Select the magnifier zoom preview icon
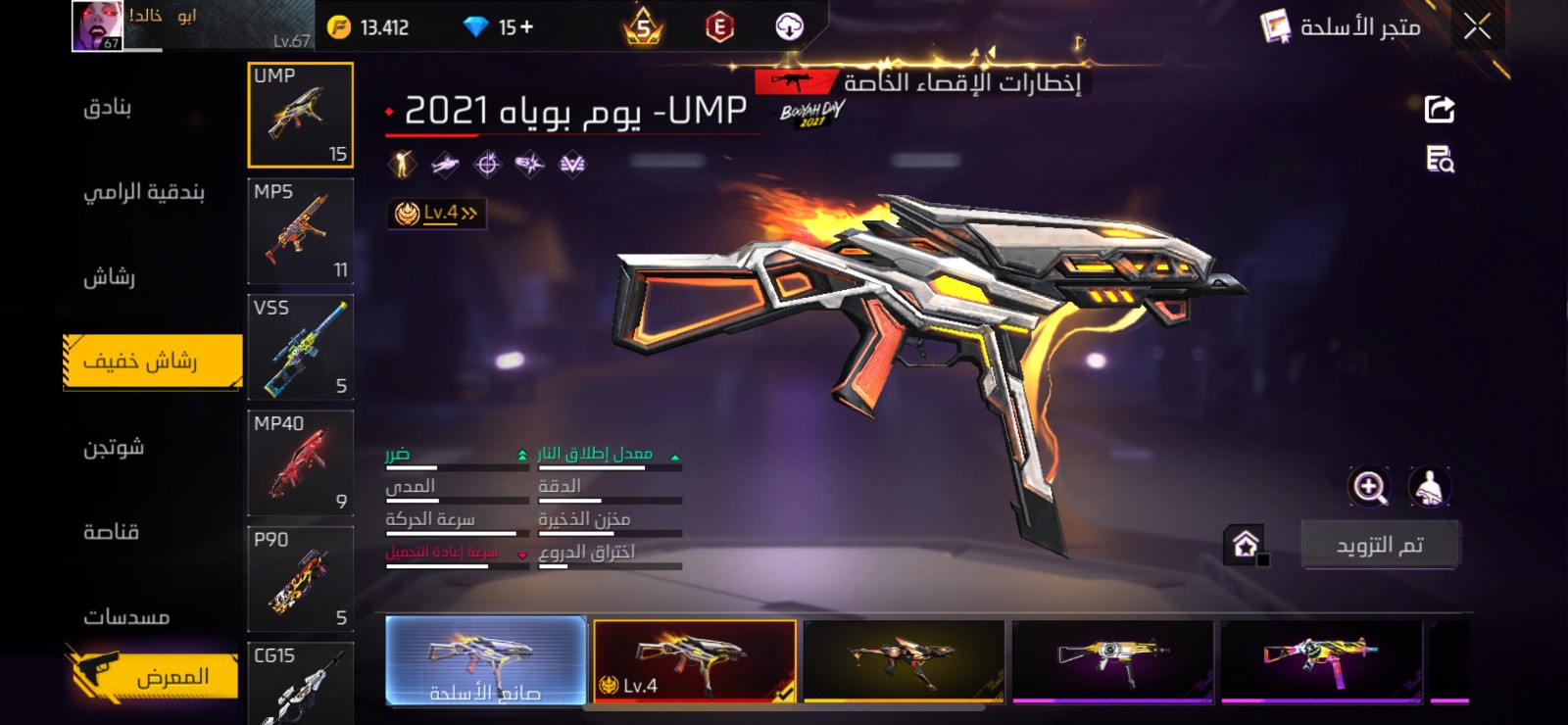 coord(1371,486)
